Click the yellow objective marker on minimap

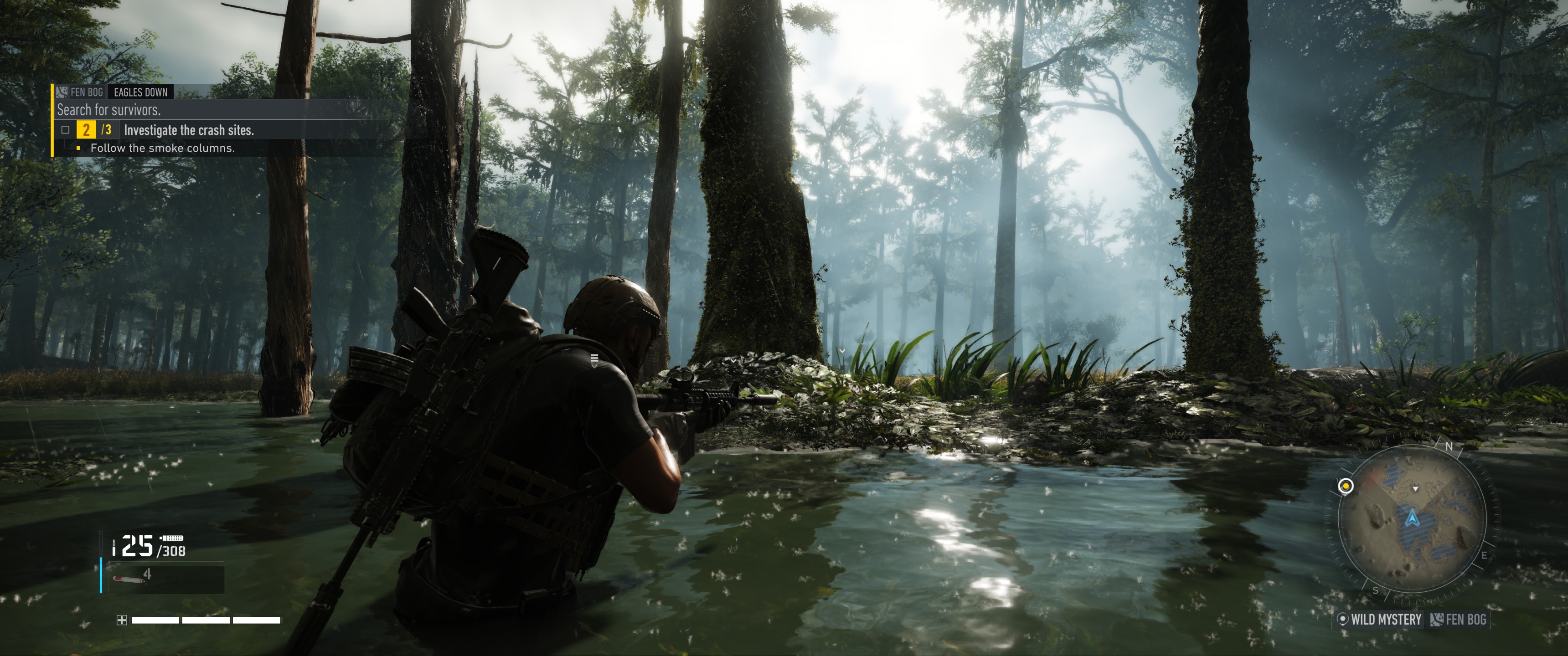[1346, 486]
